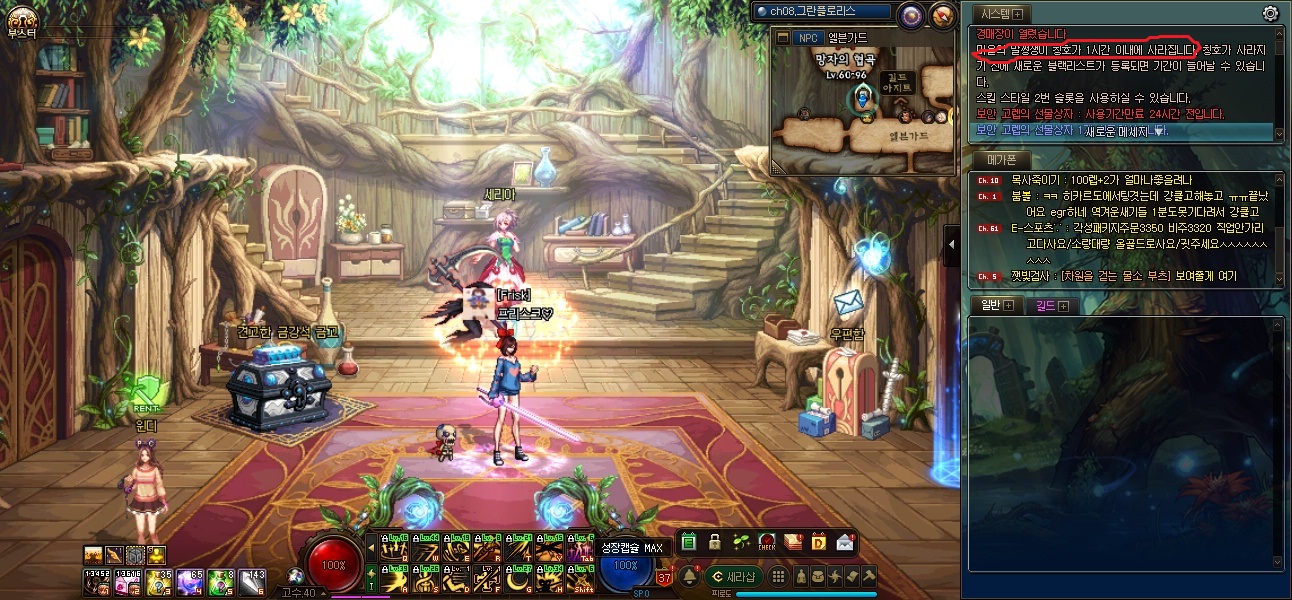This screenshot has width=1292, height=600.
Task: Open the mail envelope icon
Action: click(x=845, y=542)
